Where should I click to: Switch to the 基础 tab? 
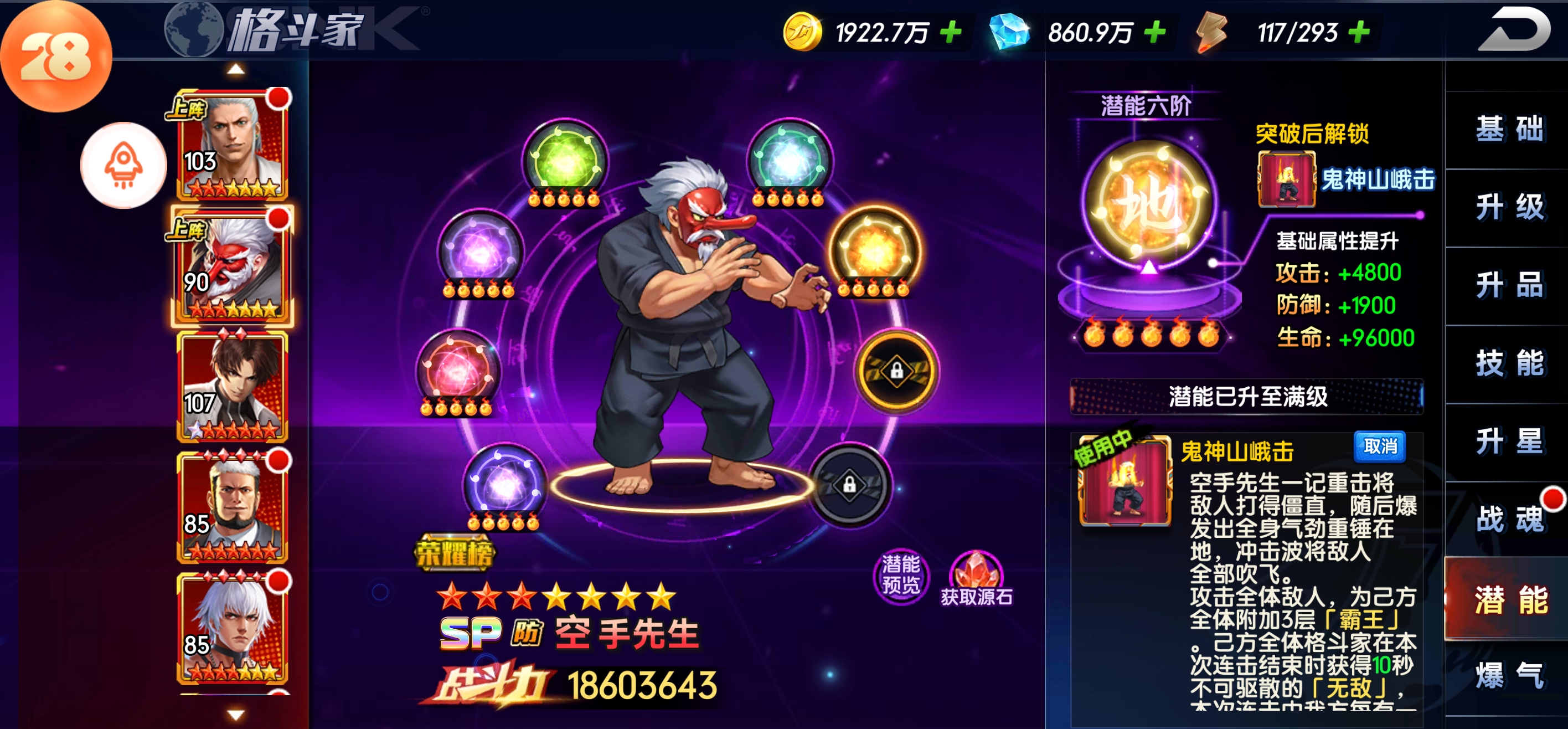coord(1509,129)
